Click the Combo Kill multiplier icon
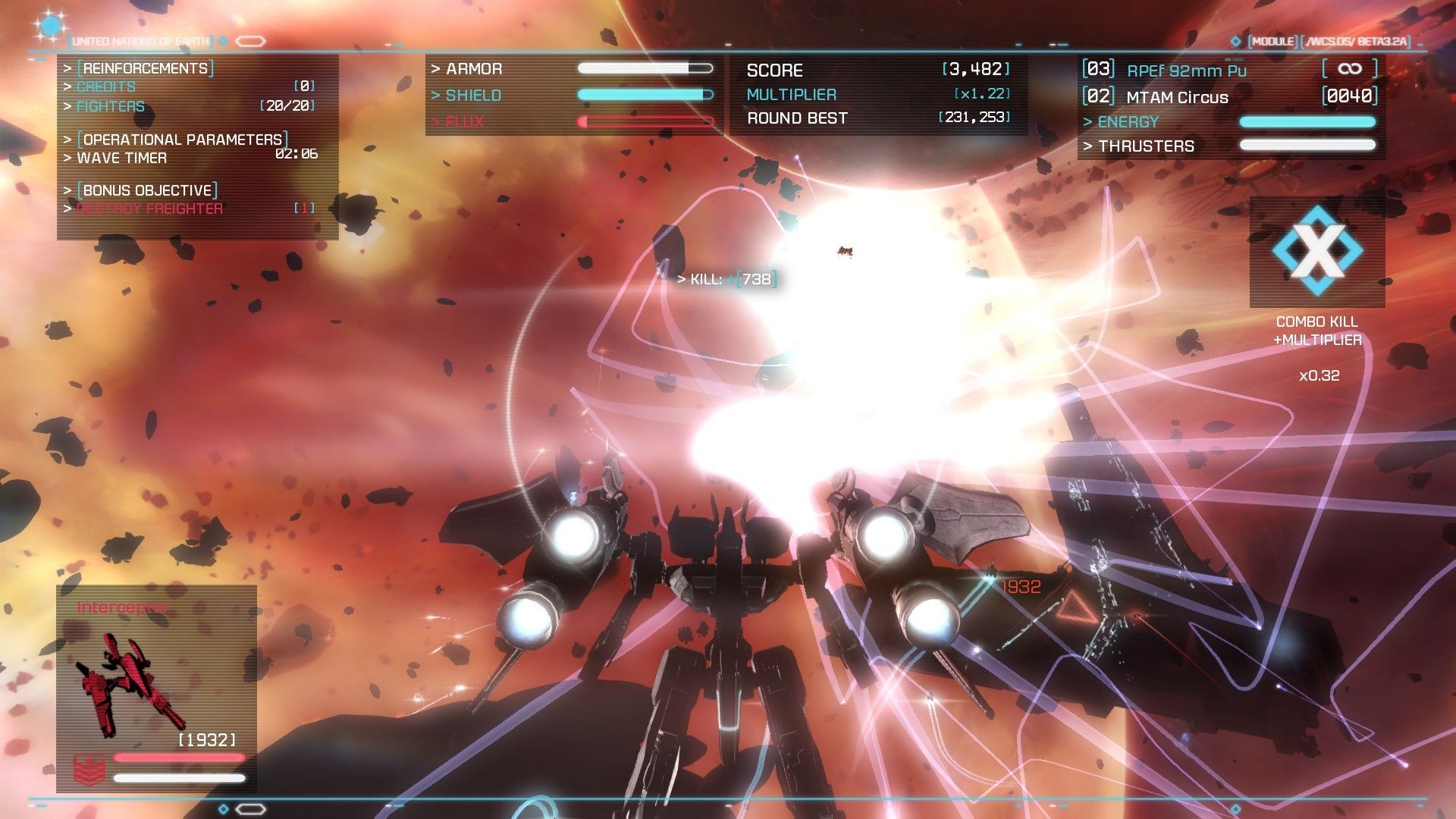Viewport: 1456px width, 819px height. click(x=1317, y=251)
